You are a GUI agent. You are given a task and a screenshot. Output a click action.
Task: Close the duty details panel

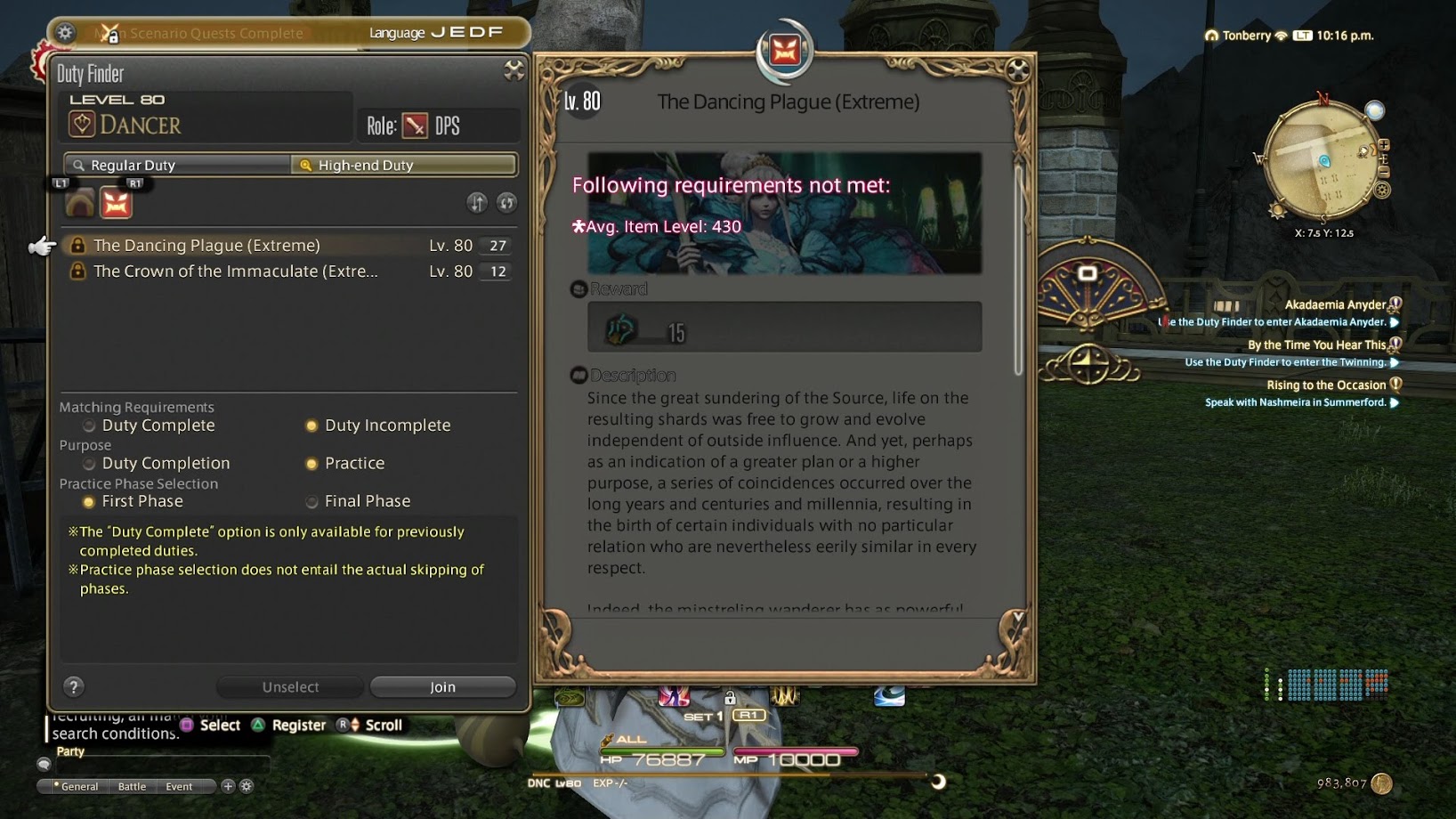[1018, 69]
